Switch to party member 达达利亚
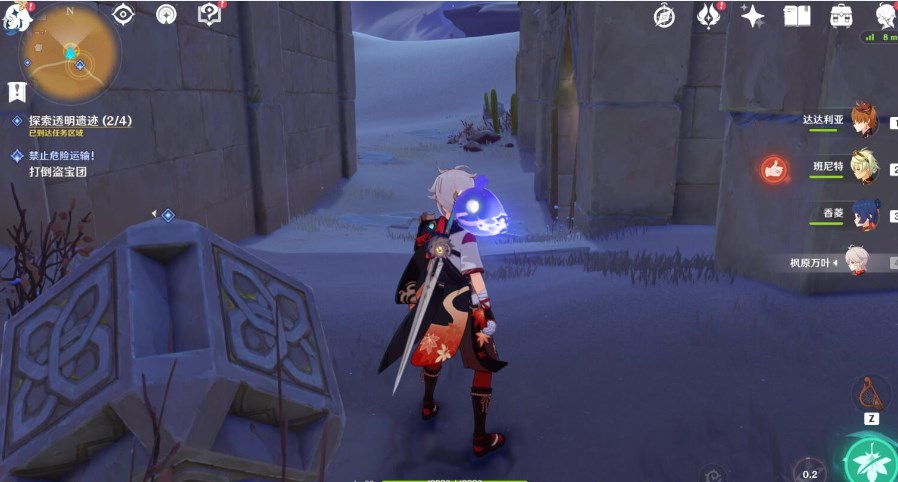Image resolution: width=898 pixels, height=482 pixels. pos(863,119)
